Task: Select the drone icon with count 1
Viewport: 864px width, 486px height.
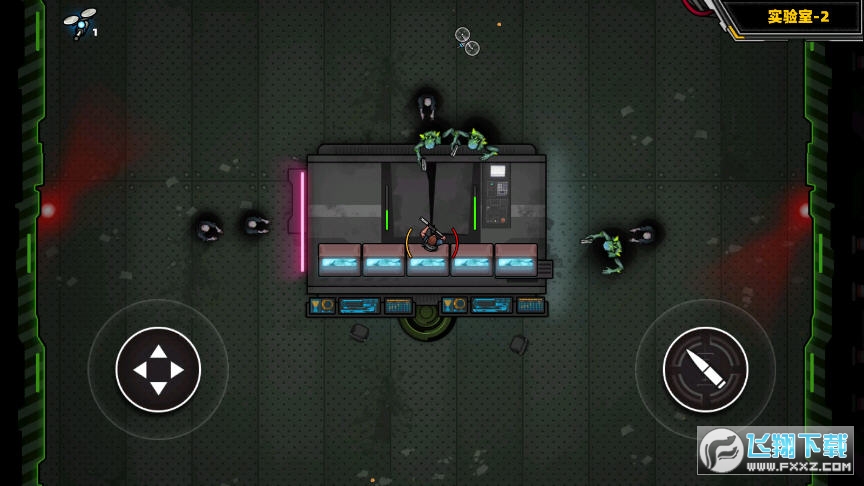Action: pyautogui.click(x=80, y=22)
